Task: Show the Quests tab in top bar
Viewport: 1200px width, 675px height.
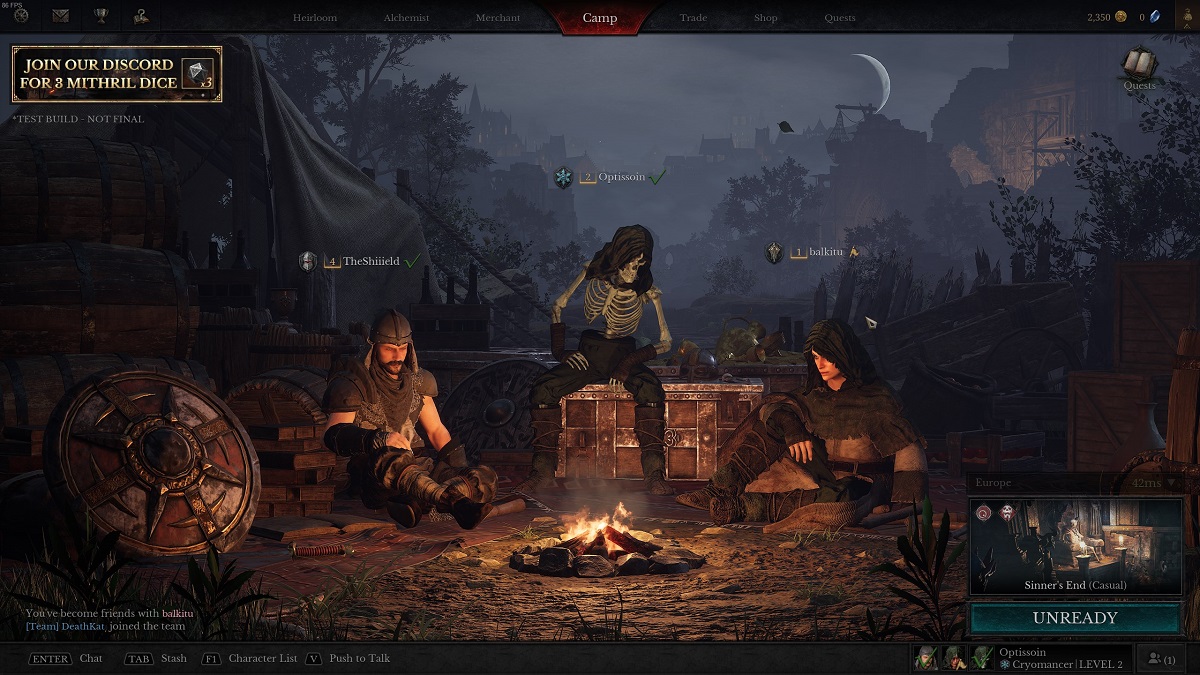Action: pos(840,18)
